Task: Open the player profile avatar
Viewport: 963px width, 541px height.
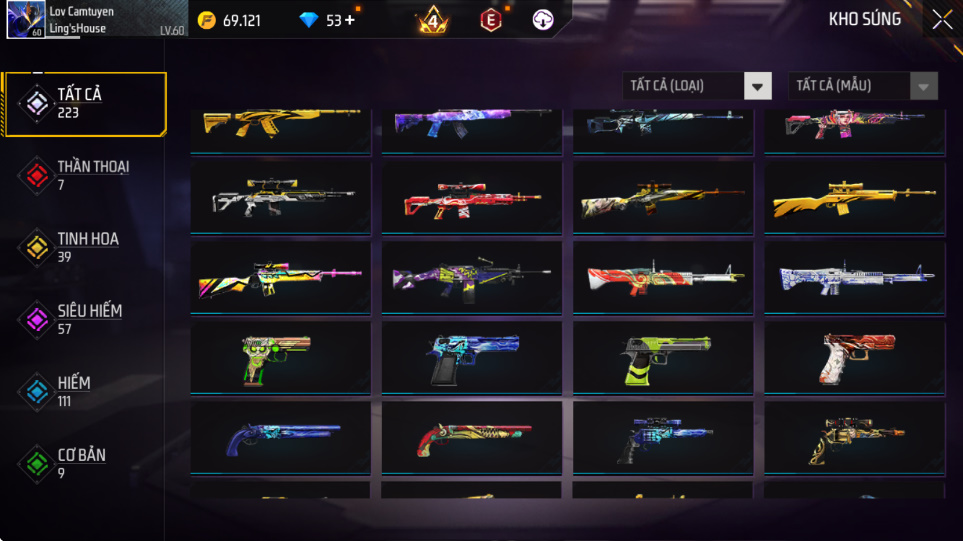Action: tap(24, 20)
